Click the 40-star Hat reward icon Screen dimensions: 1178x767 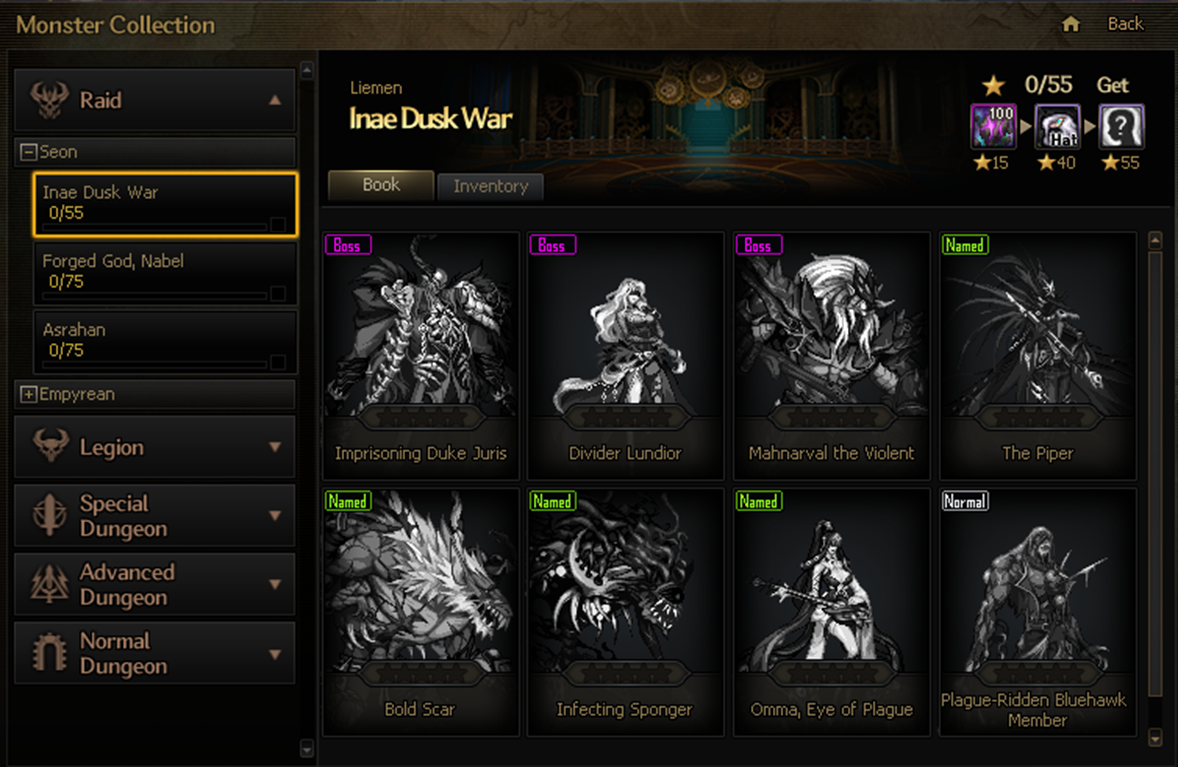[1057, 126]
